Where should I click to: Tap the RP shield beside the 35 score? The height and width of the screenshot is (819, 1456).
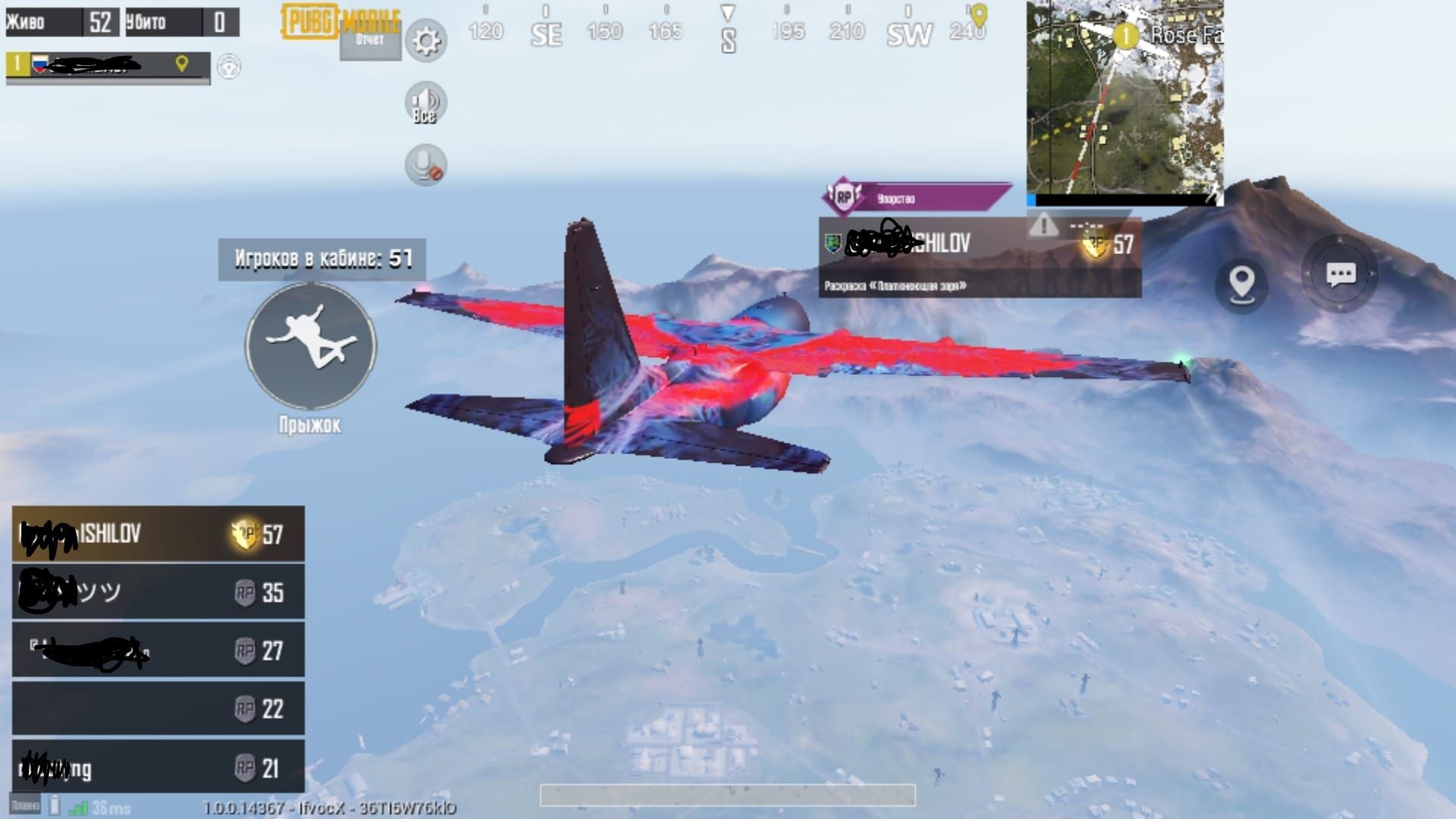tap(244, 591)
